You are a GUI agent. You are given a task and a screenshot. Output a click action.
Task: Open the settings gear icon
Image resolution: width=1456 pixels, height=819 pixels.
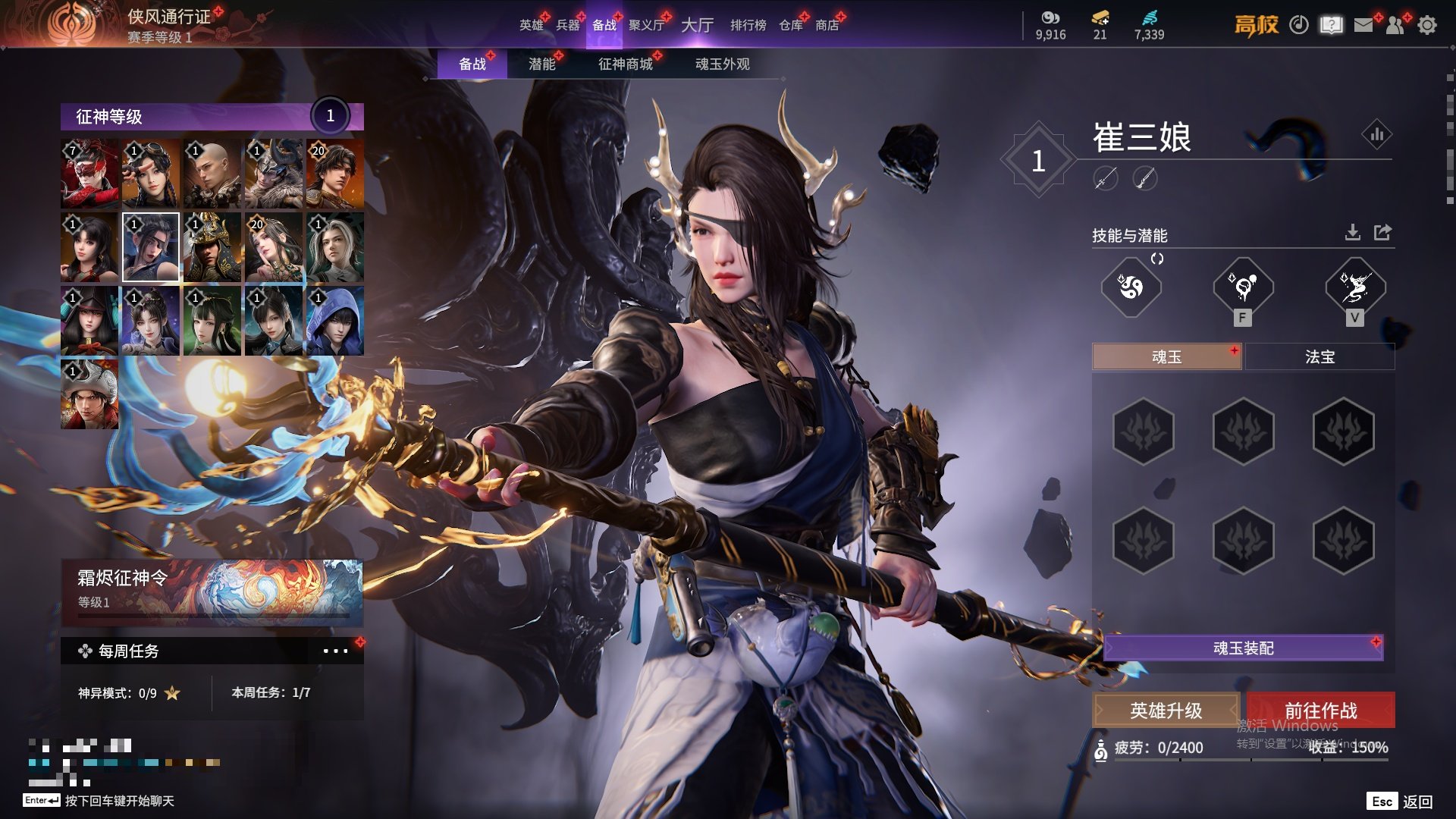tap(1427, 25)
